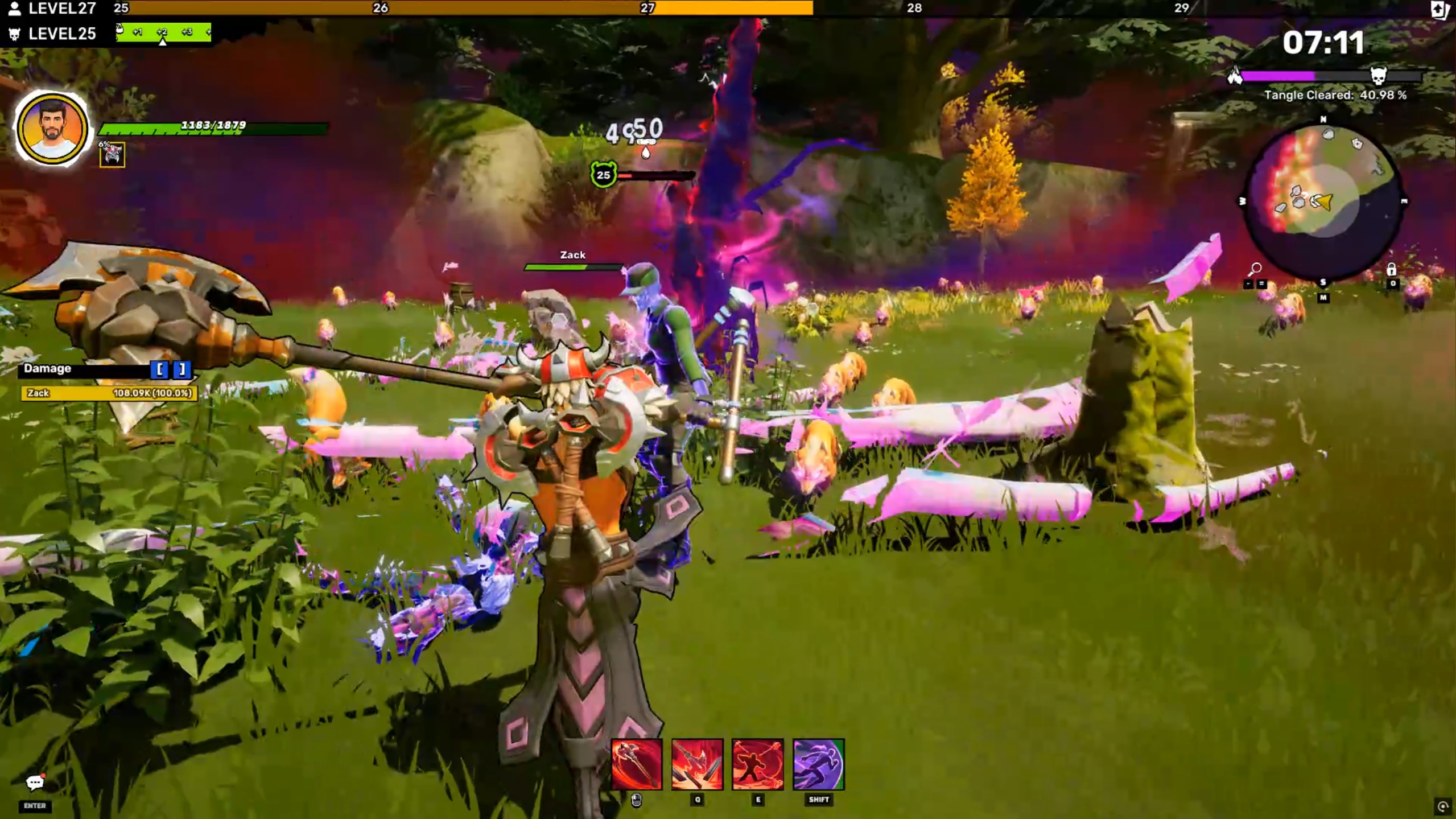Open the circular minimap

[x=1323, y=201]
